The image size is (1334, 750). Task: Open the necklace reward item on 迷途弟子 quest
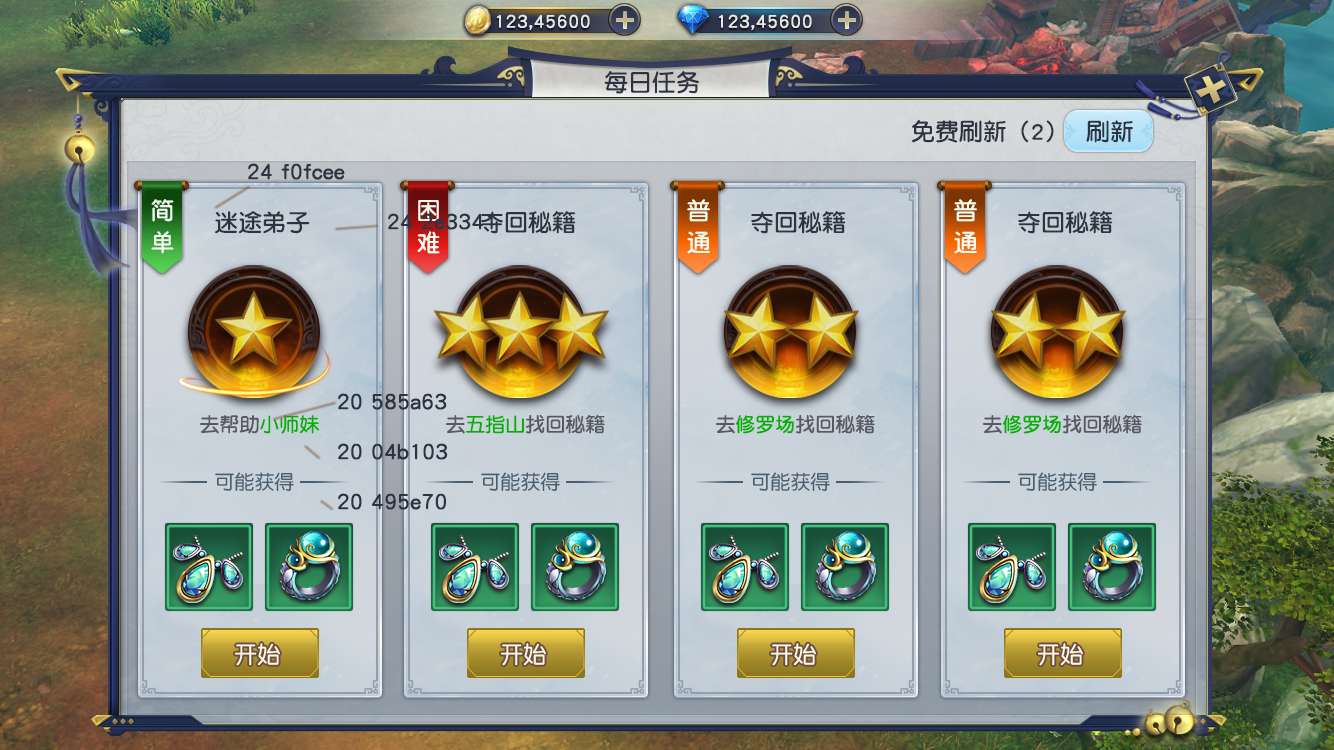[209, 567]
